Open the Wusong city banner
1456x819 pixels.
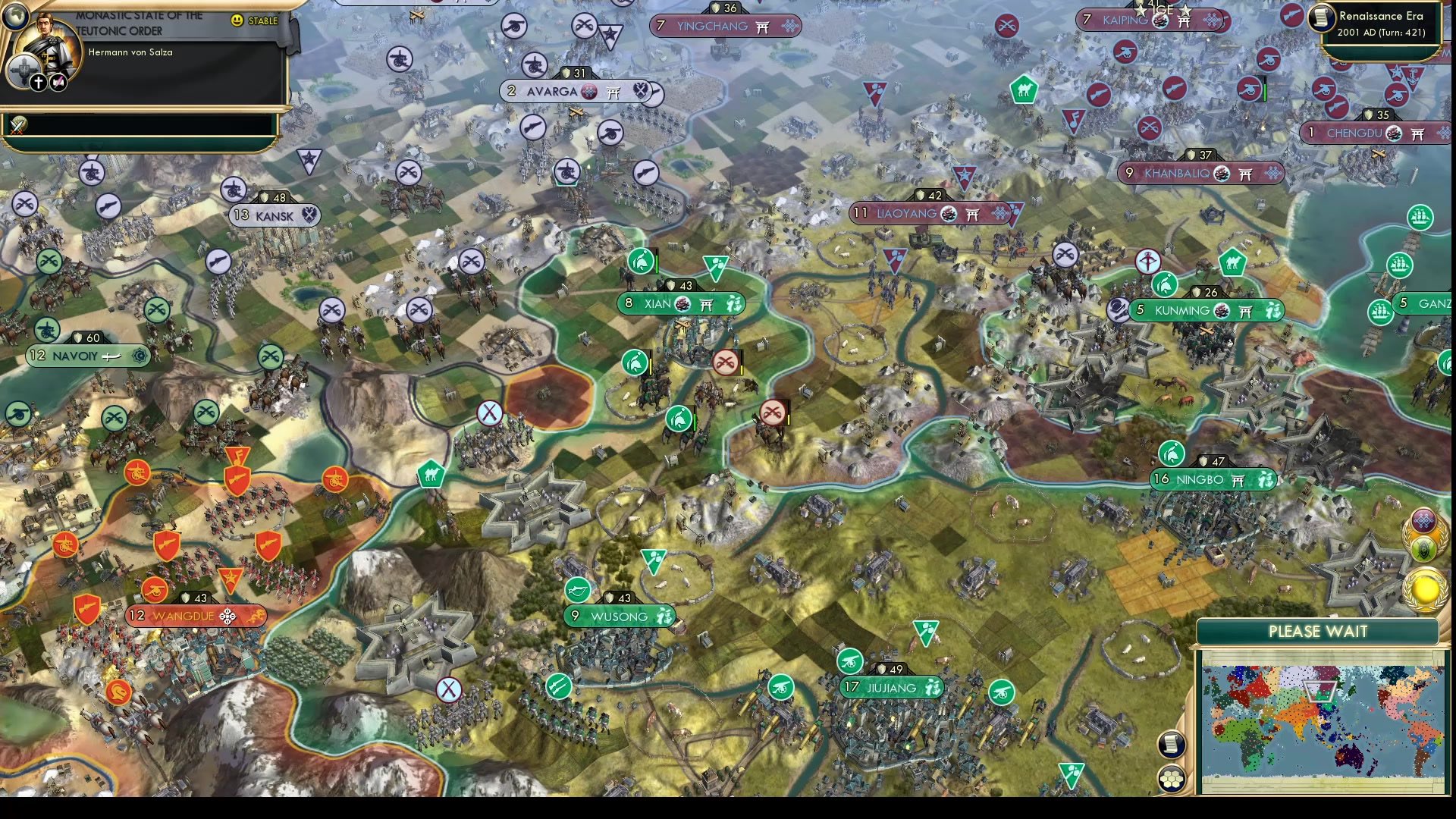tap(618, 617)
